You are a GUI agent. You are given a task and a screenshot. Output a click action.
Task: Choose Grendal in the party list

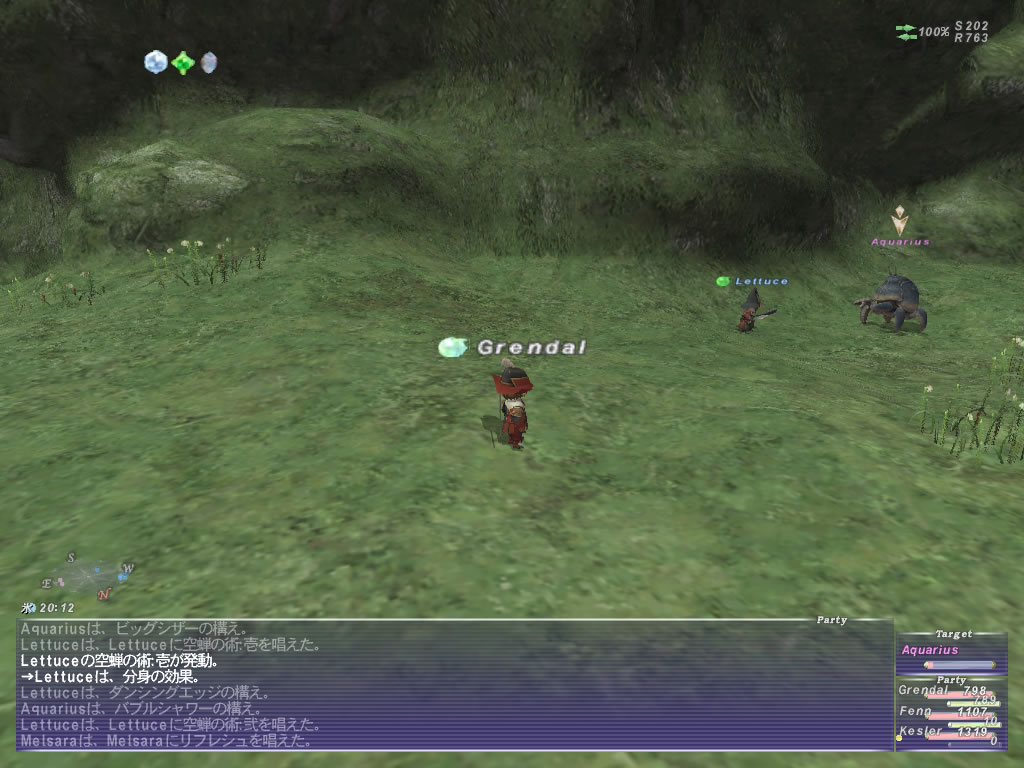coord(925,690)
